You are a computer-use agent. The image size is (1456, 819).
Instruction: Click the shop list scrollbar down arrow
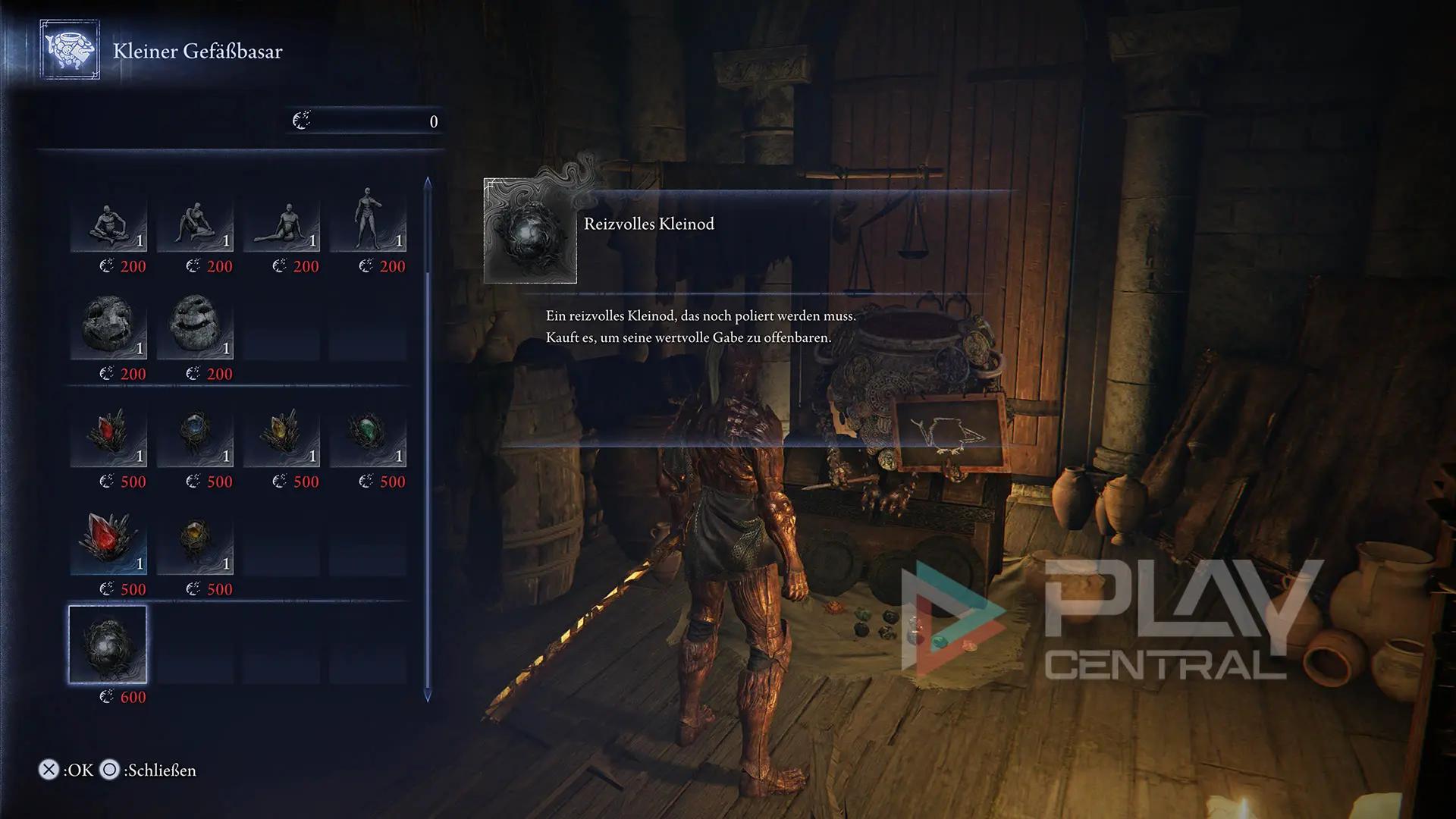(x=428, y=696)
